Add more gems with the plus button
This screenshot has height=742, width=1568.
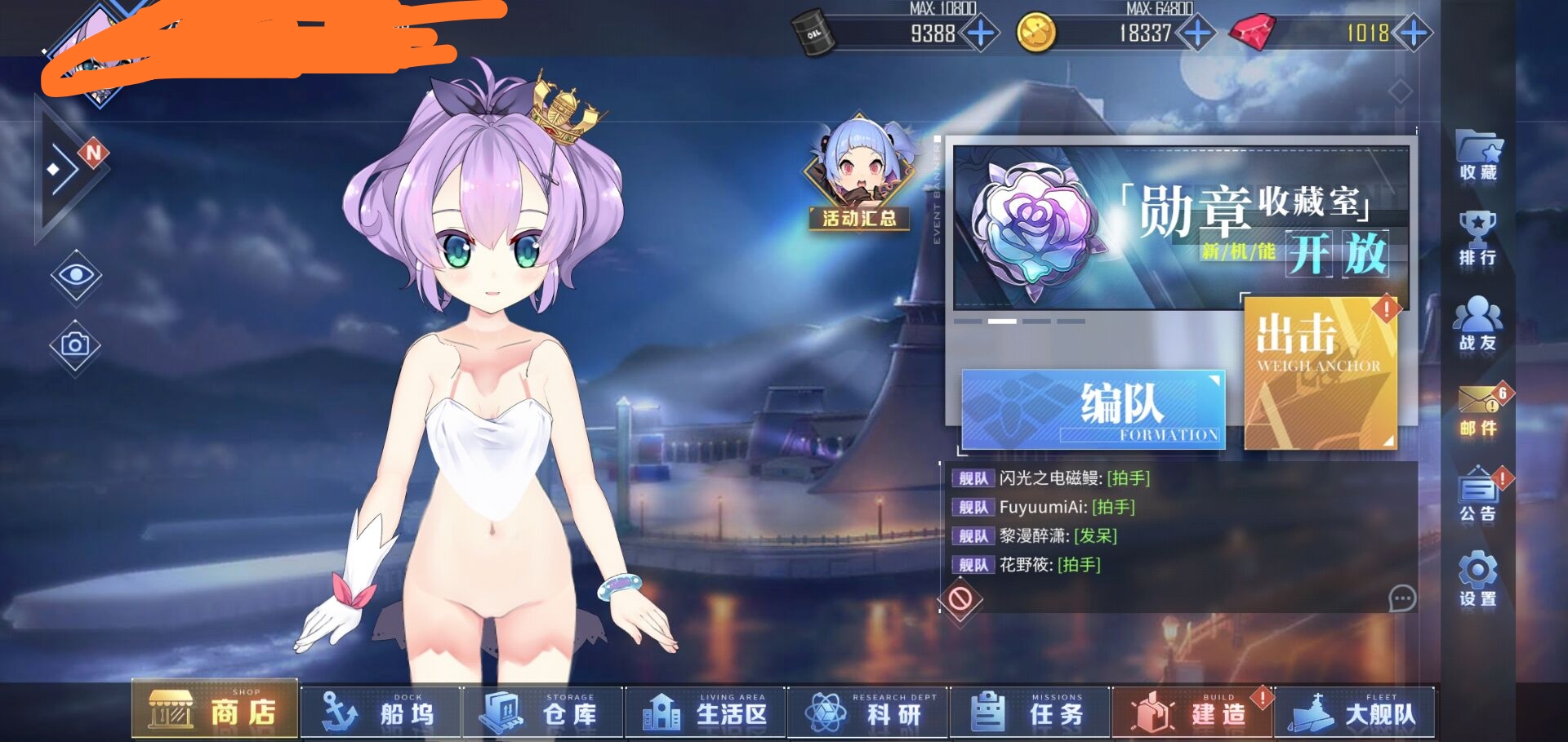coord(1413,33)
